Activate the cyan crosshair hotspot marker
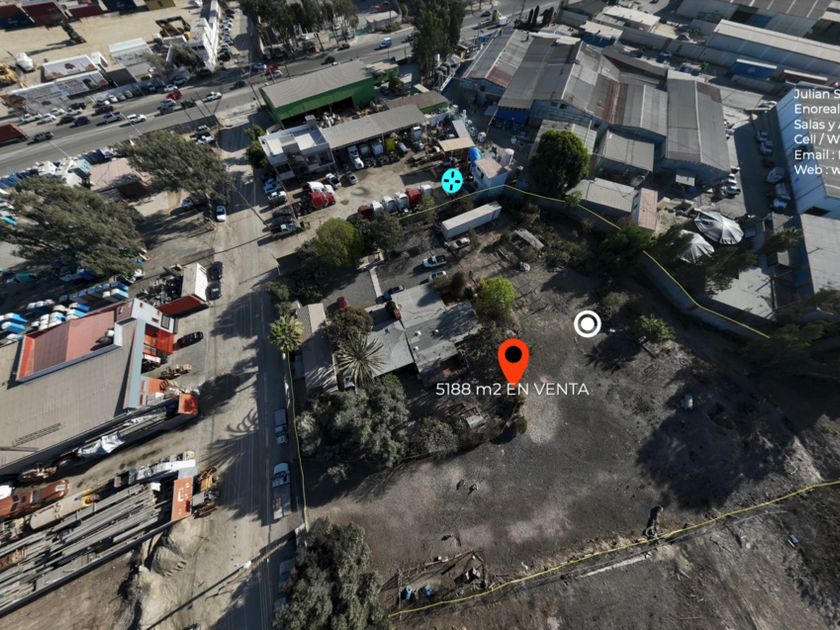This screenshot has width=840, height=630. 452,181
